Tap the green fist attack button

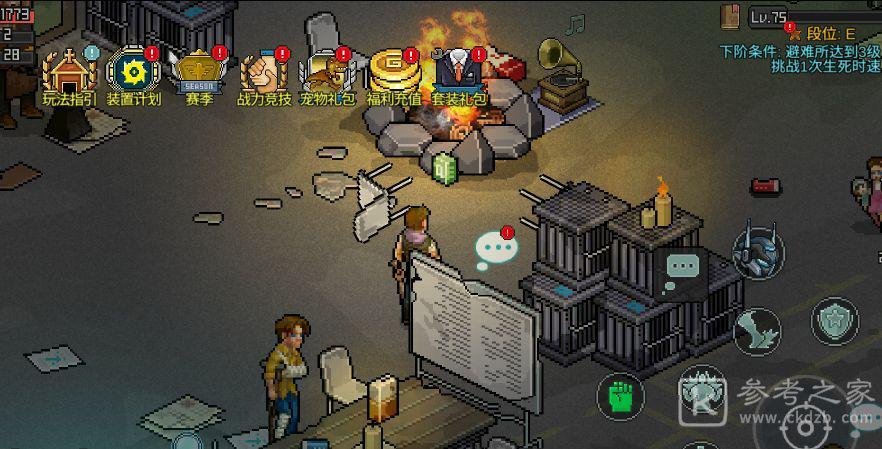(x=620, y=394)
